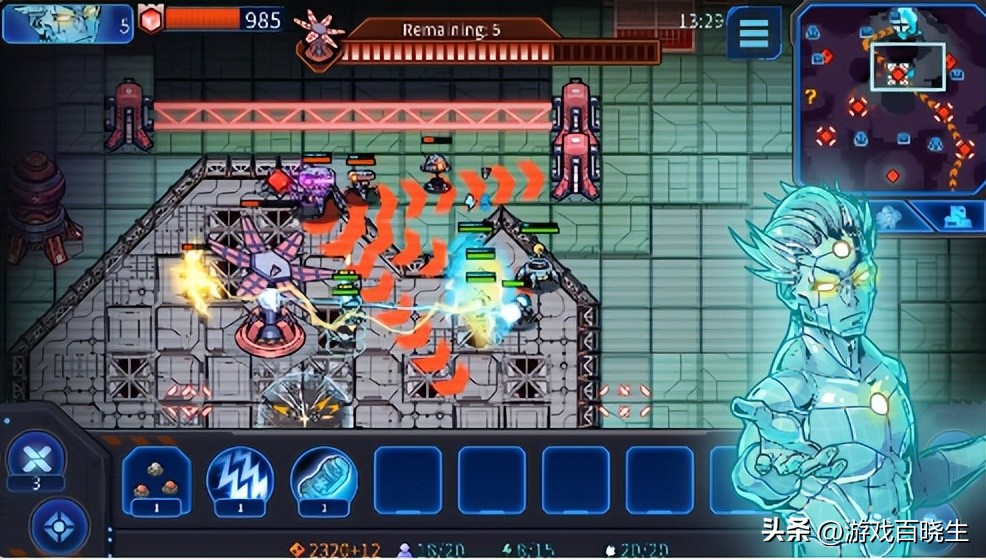Select the hero portrait with number 5

coord(67,24)
